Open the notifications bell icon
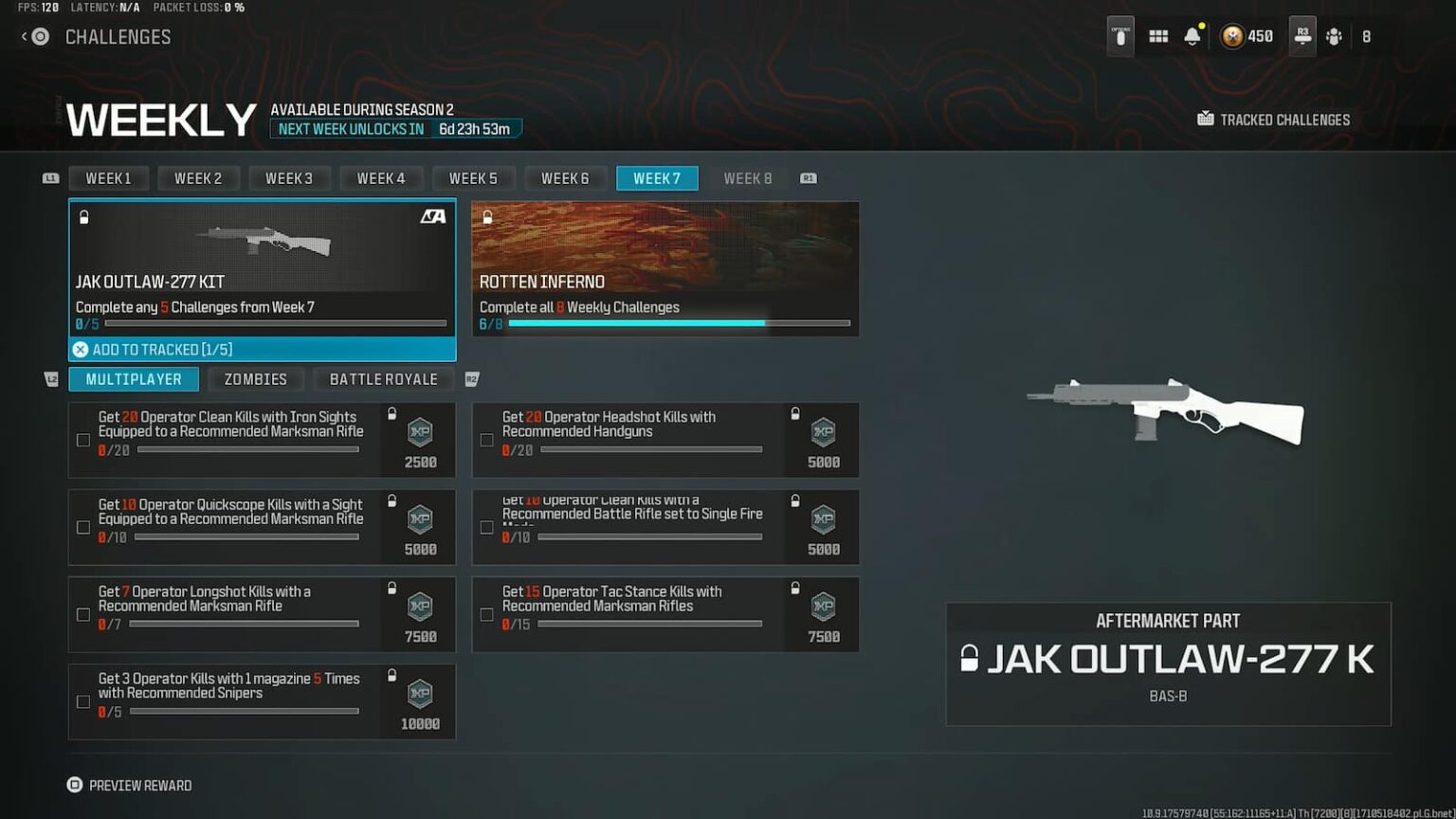This screenshot has width=1456, height=819. click(x=1192, y=35)
